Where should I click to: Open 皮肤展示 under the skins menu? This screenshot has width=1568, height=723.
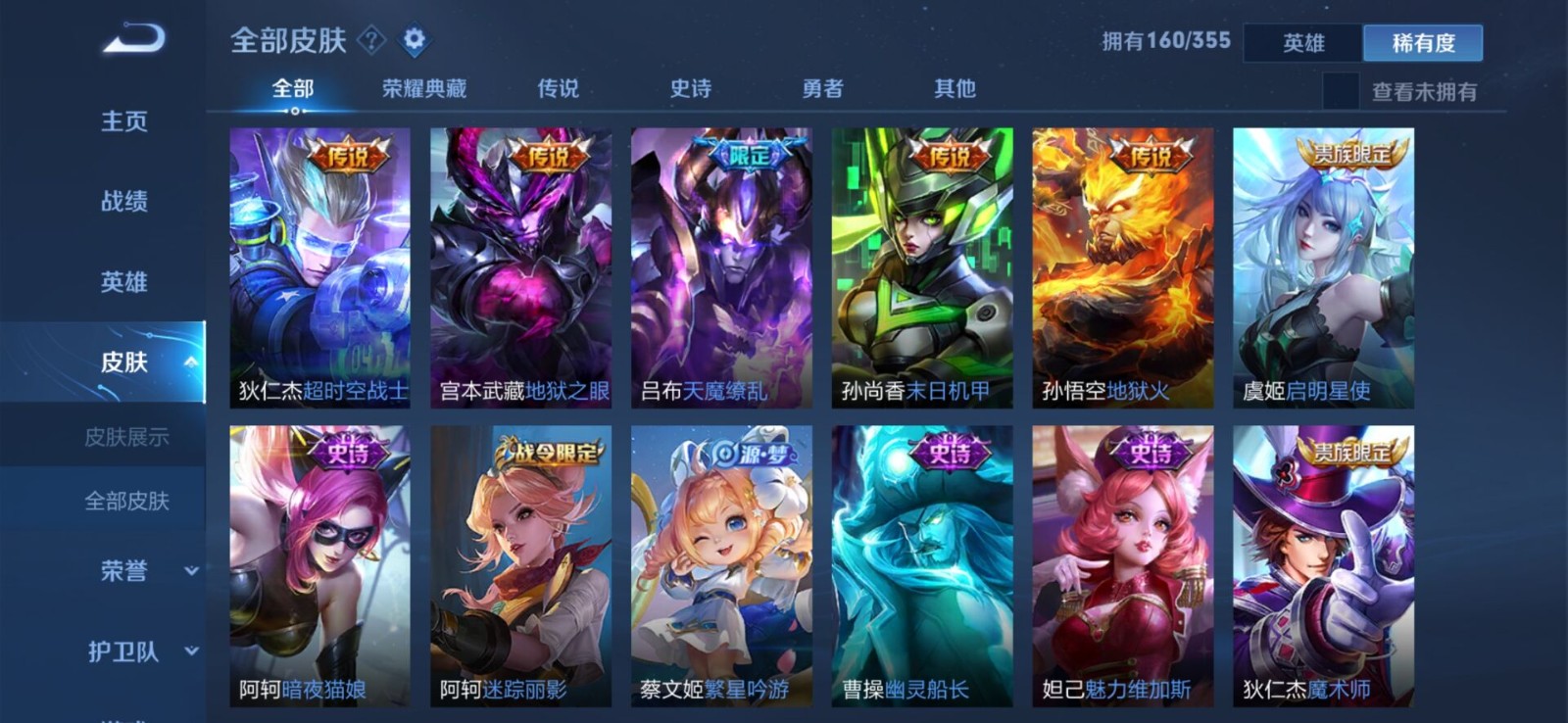[126, 438]
